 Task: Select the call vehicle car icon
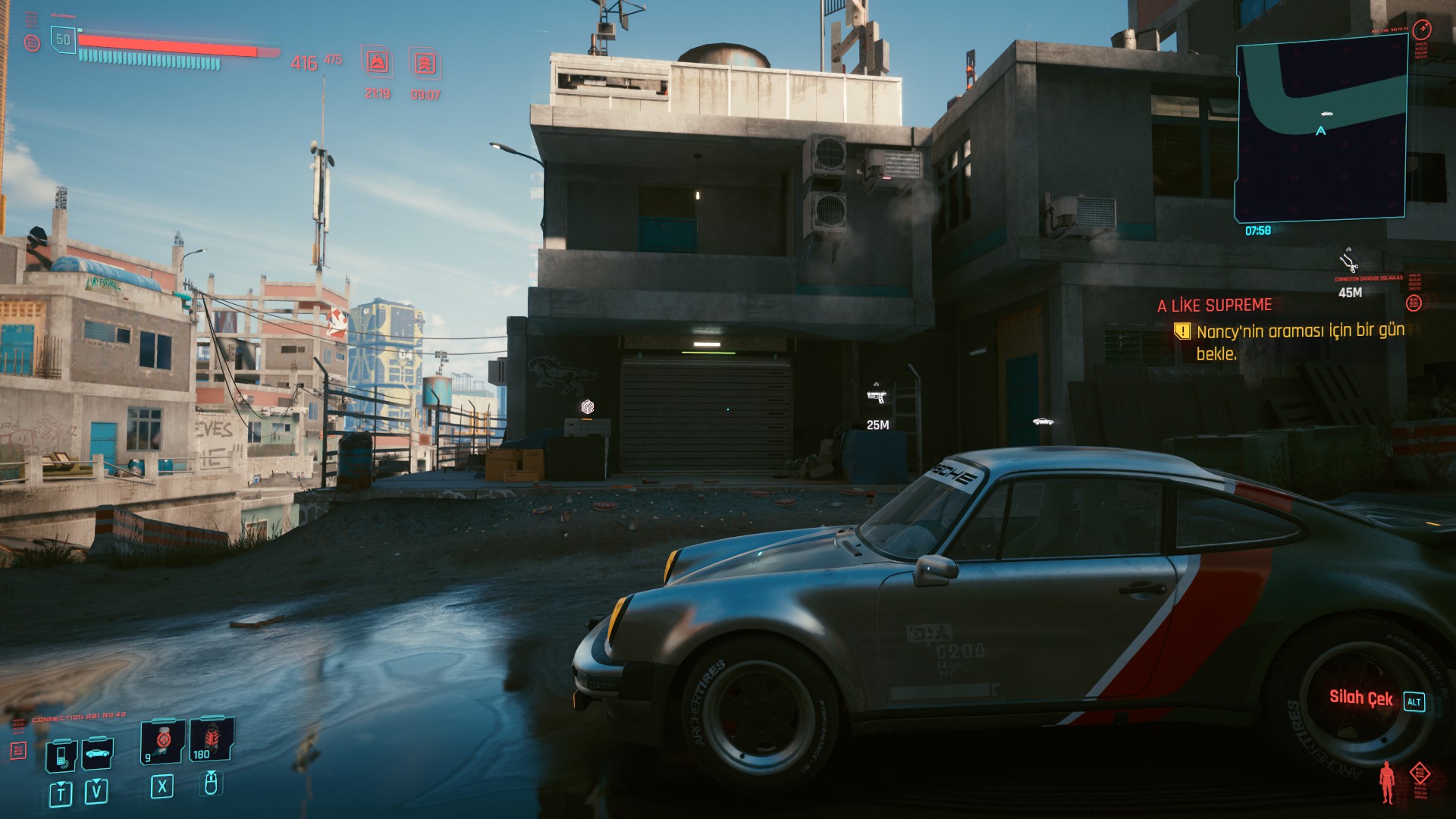pos(97,753)
